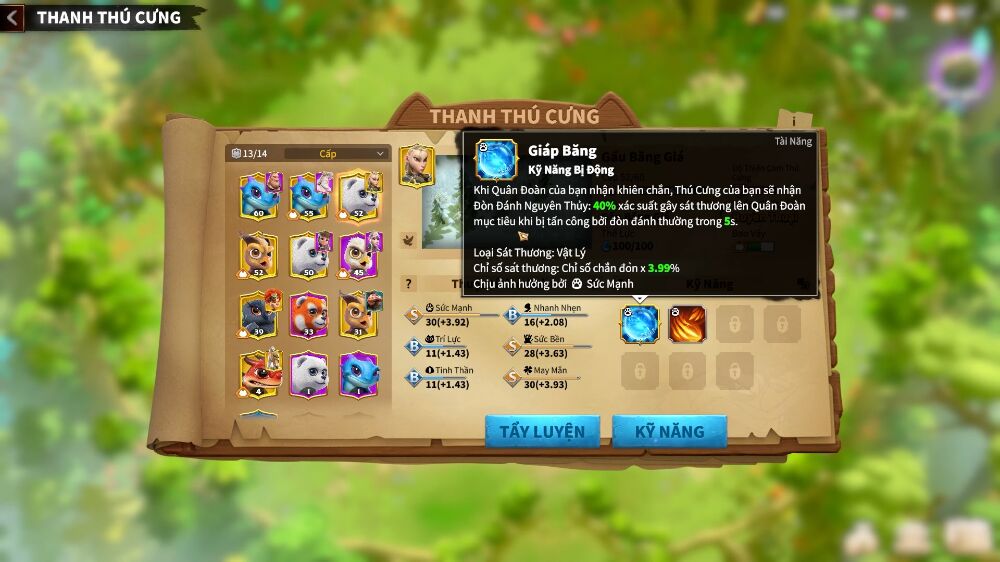Viewport: 1000px width, 562px height.
Task: Show the fire claw skill details
Action: tap(687, 324)
